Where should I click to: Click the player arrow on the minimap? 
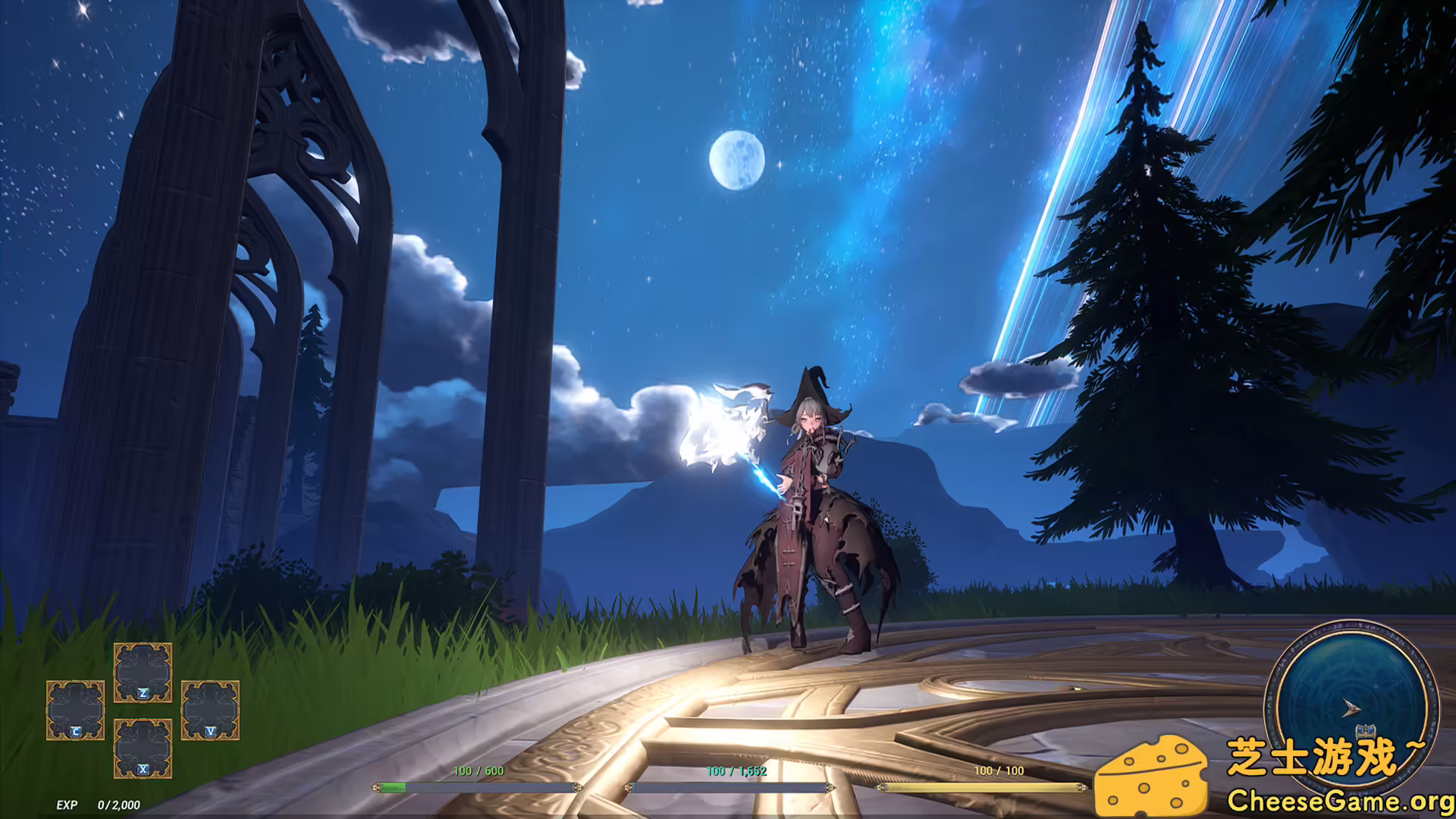click(x=1351, y=707)
